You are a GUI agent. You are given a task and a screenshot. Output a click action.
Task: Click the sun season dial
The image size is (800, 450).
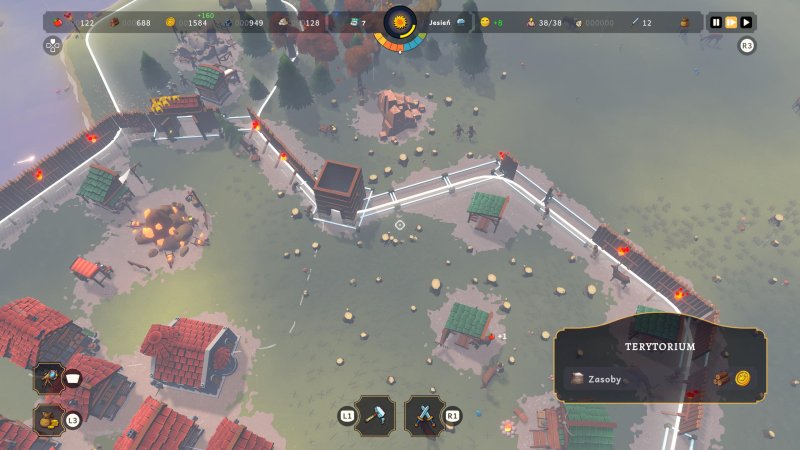400,22
